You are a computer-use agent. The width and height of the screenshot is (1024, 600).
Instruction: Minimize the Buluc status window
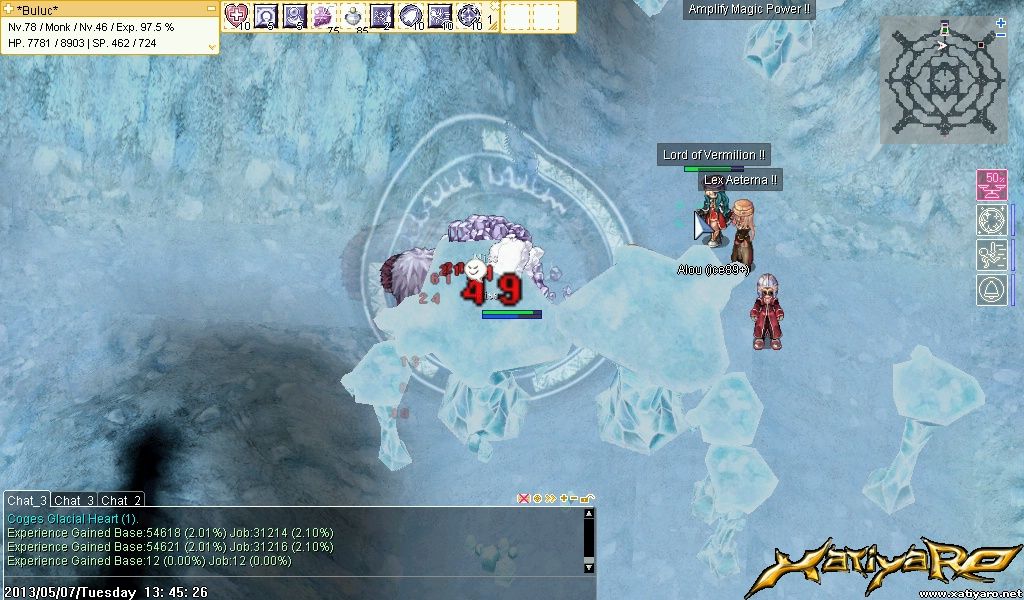coord(212,9)
